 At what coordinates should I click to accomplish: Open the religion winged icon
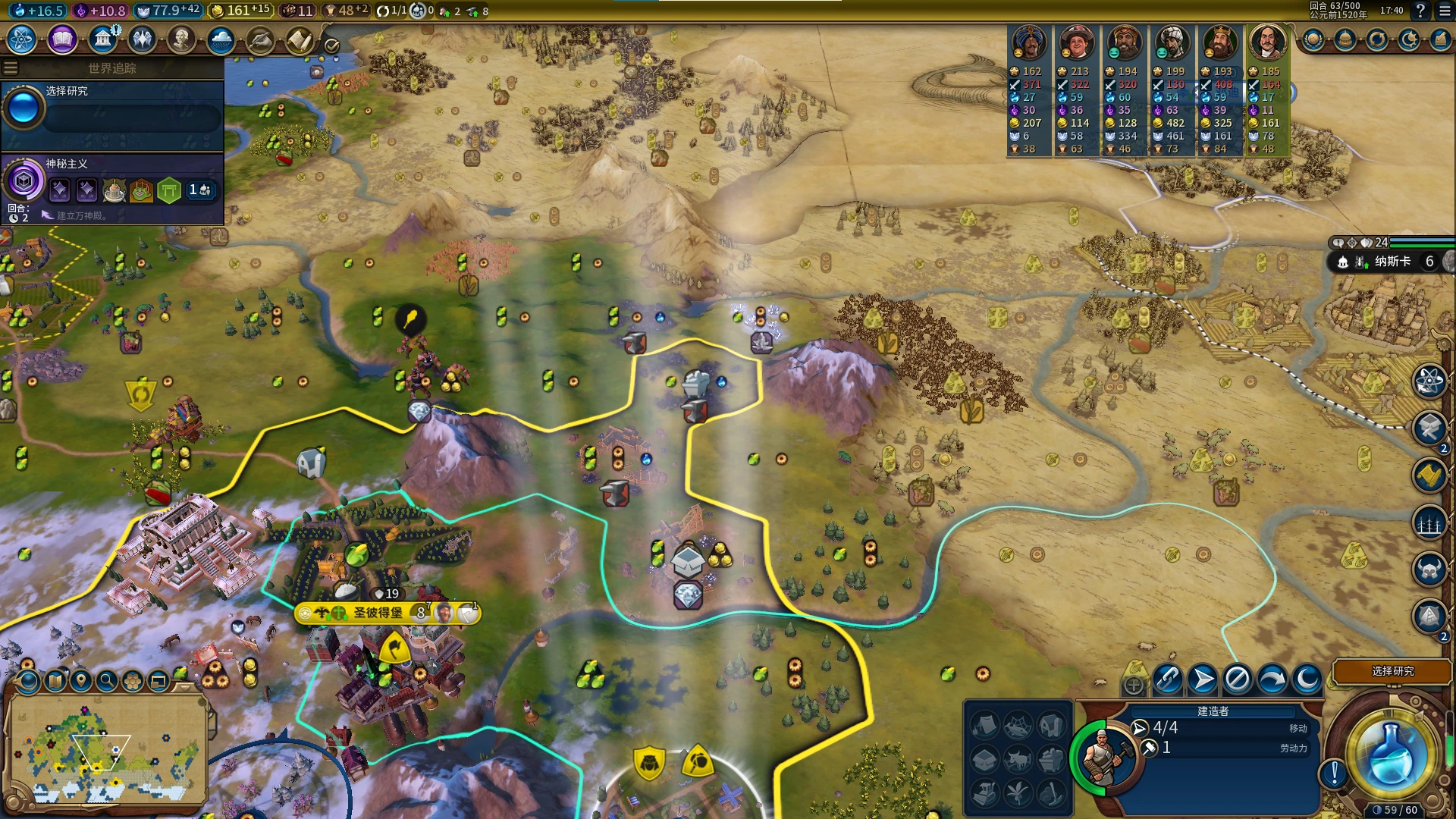142,39
